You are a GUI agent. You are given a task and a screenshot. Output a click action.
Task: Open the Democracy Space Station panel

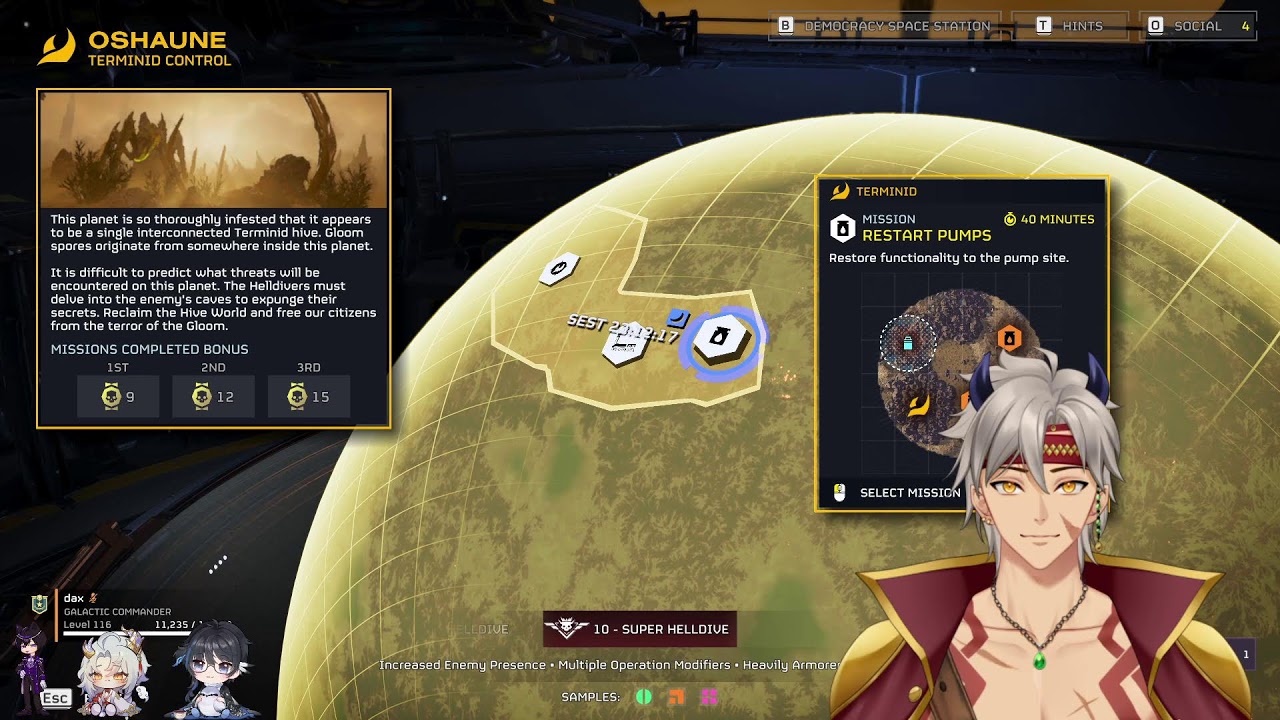(885, 26)
